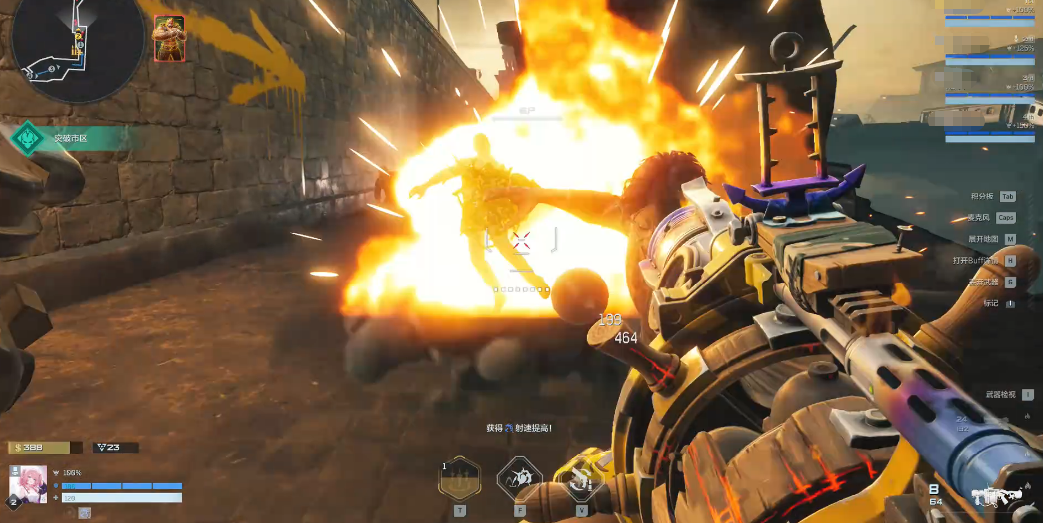Activate the T-key ability icon
The image size is (1043, 523).
[460, 479]
